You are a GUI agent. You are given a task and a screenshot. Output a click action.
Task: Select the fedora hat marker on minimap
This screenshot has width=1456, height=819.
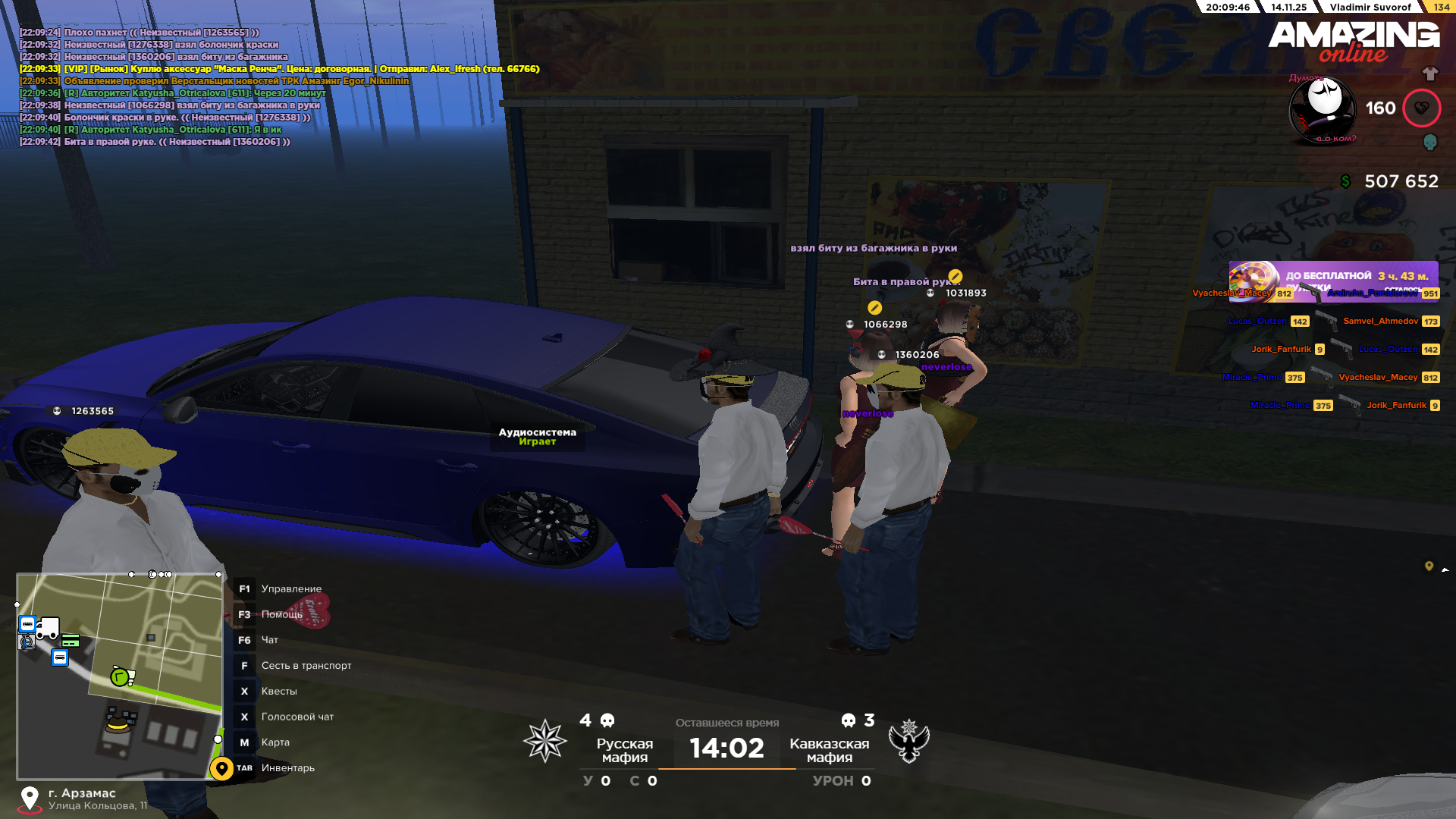[119, 721]
